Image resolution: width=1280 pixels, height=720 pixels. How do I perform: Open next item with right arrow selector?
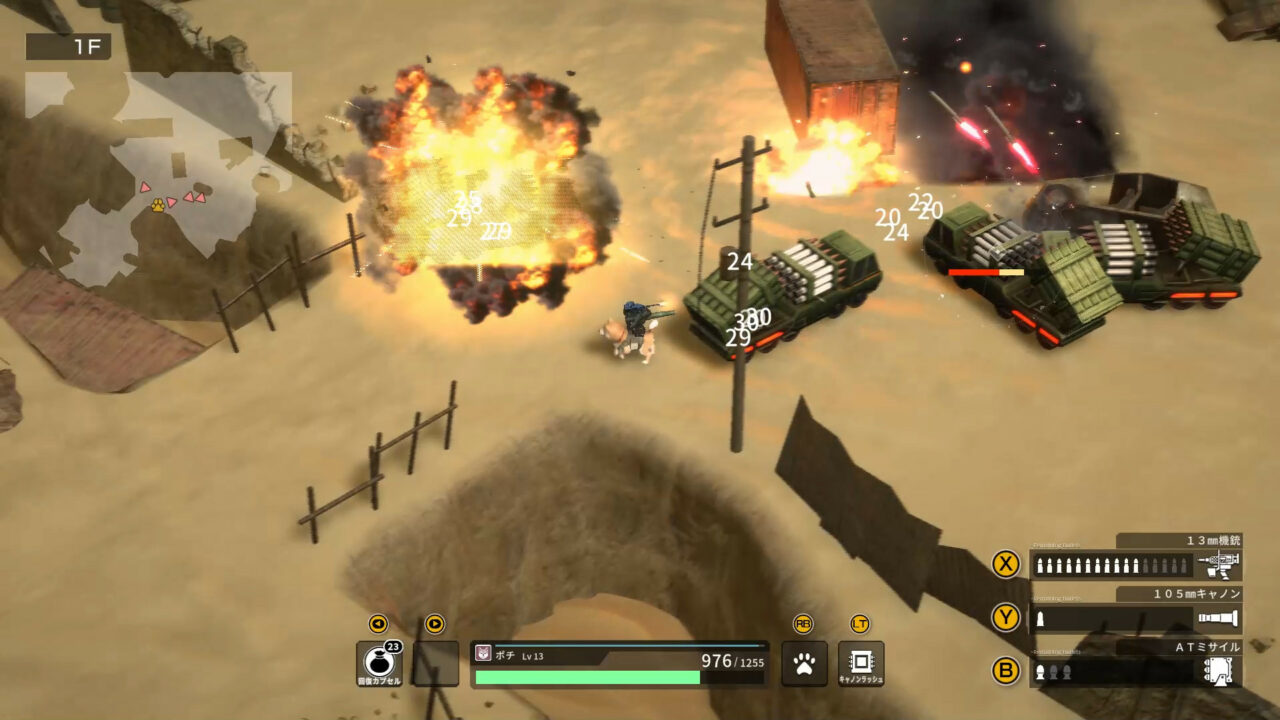pos(434,625)
